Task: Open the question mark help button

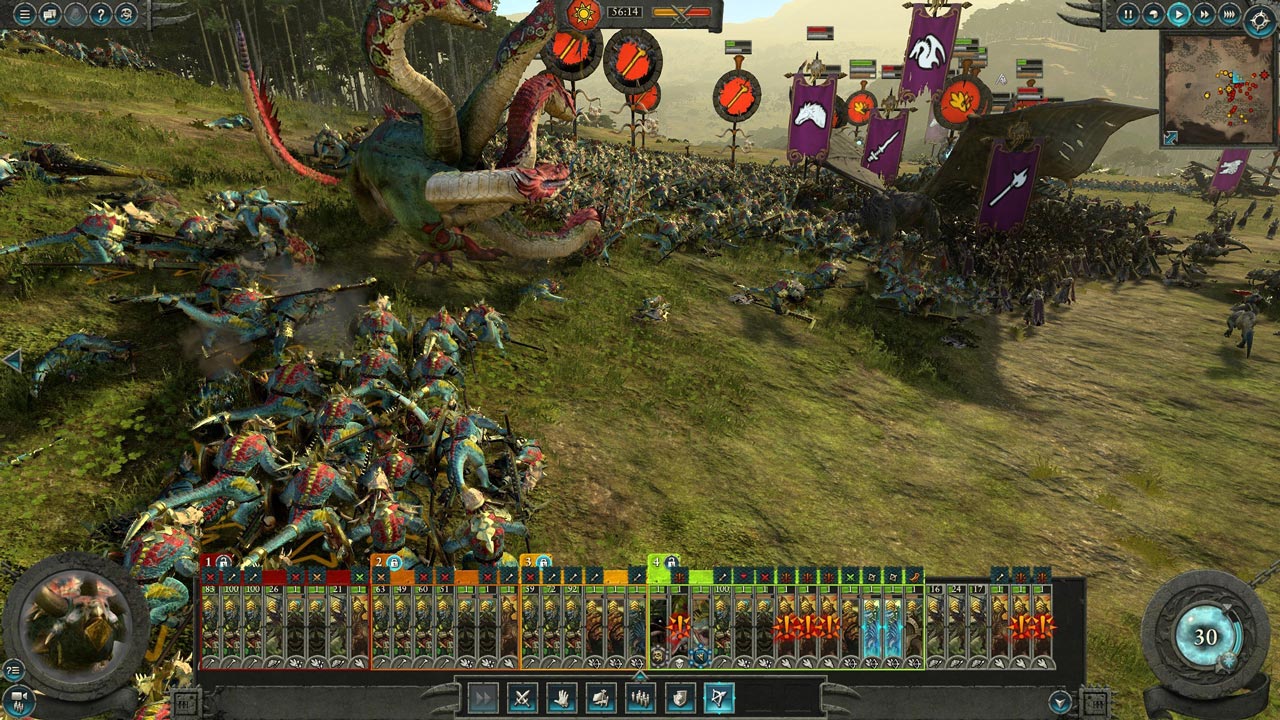Action: (101, 14)
